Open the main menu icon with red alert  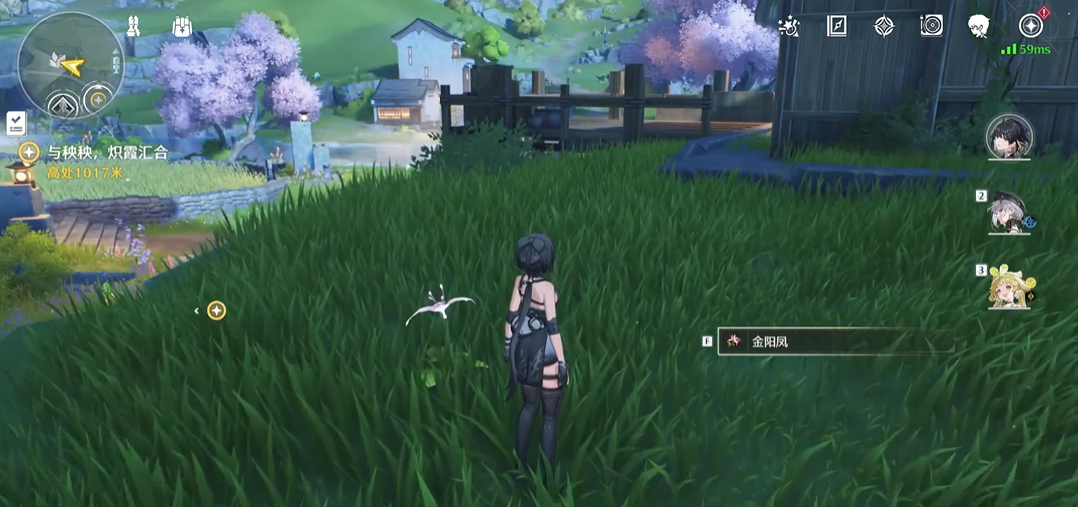(x=1030, y=26)
